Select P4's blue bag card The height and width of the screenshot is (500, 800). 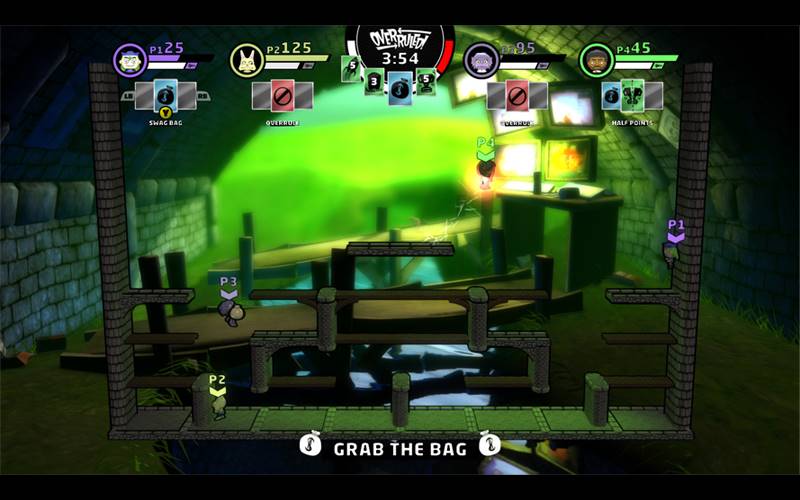tap(612, 96)
